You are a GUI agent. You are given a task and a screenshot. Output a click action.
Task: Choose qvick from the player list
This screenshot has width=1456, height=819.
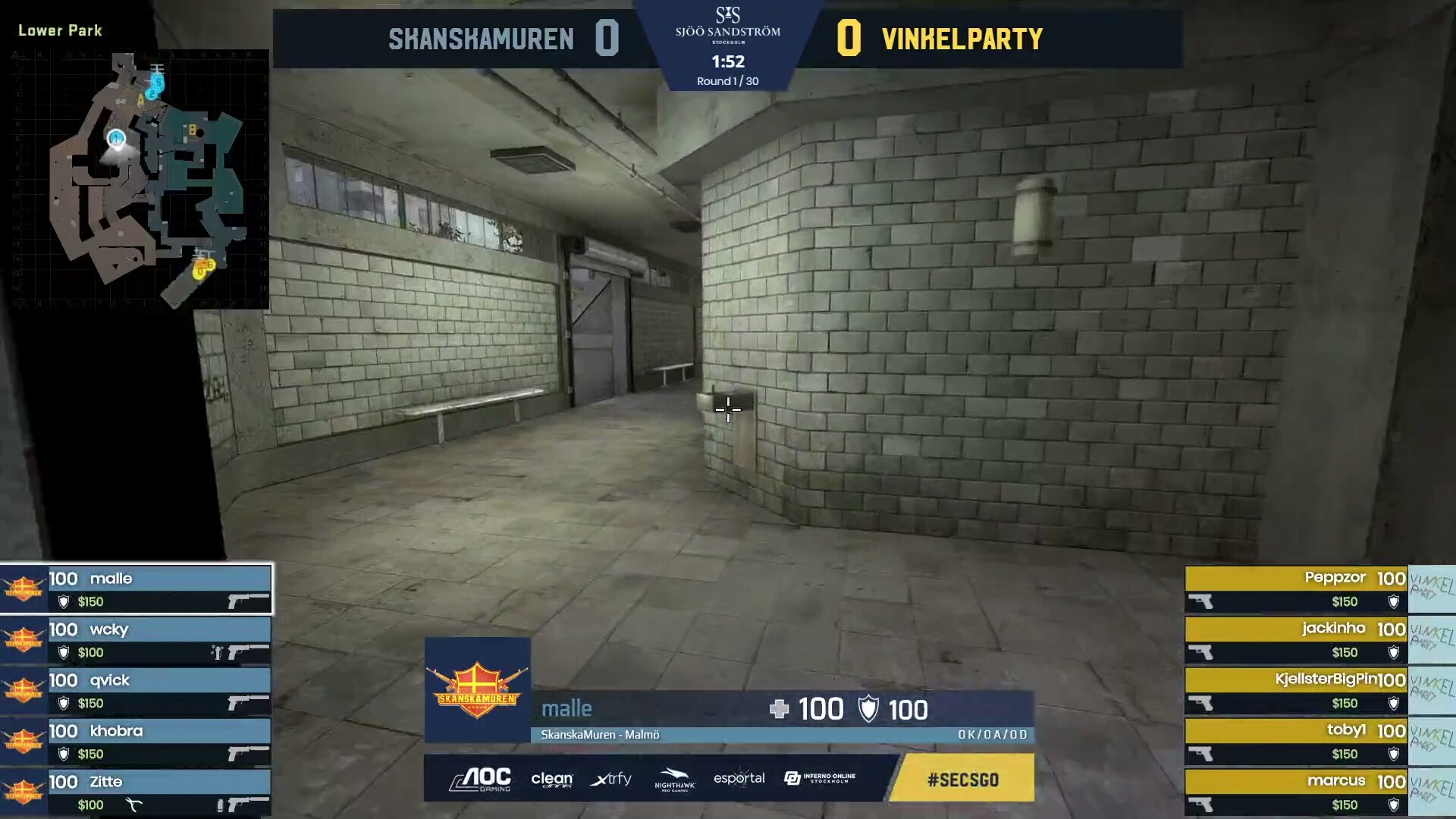[x=136, y=691]
